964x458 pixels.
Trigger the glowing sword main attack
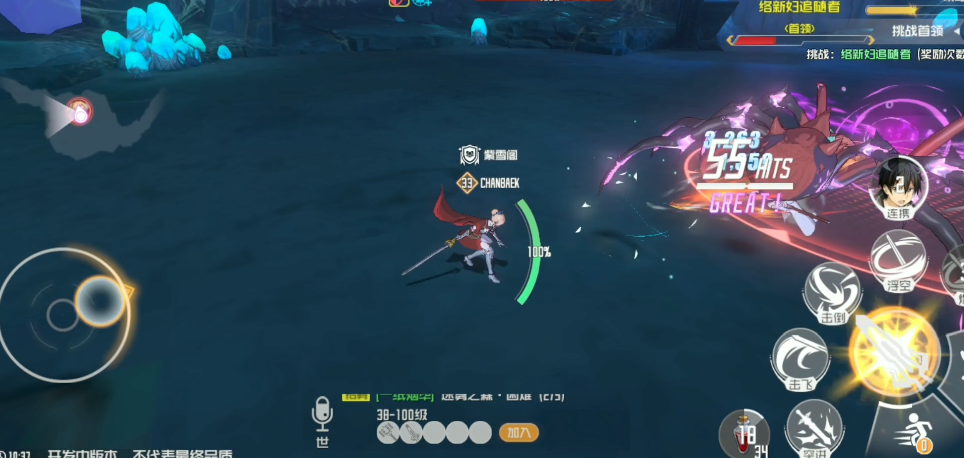892,349
